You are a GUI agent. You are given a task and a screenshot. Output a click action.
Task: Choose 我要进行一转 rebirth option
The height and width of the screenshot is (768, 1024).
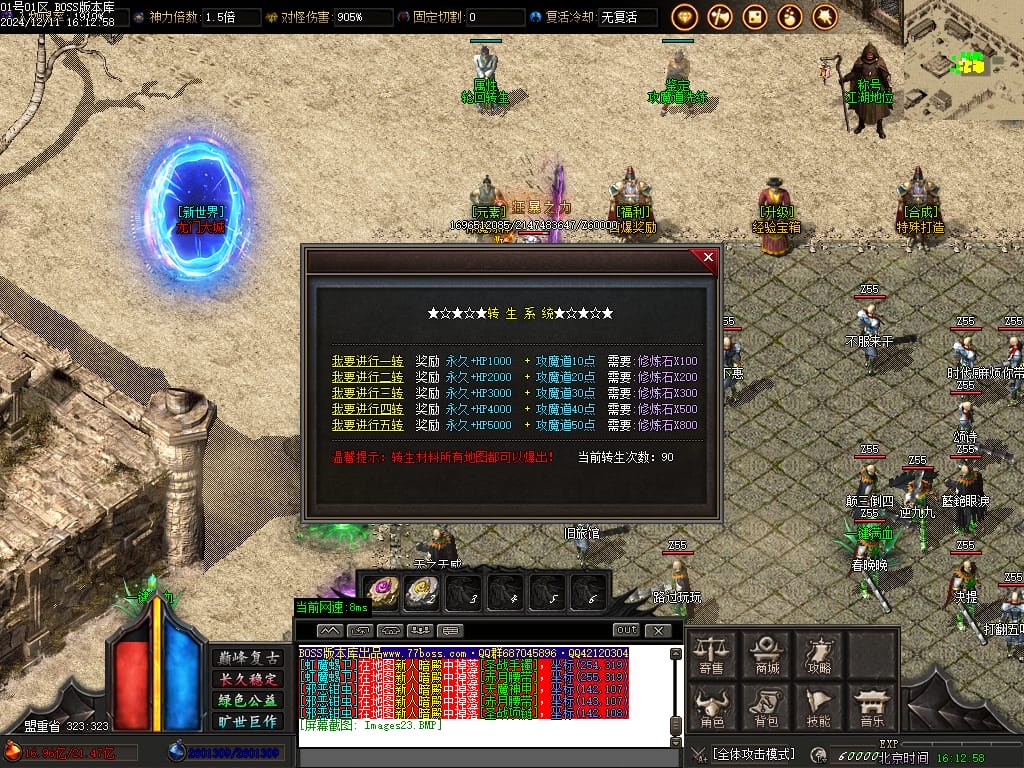coord(367,361)
